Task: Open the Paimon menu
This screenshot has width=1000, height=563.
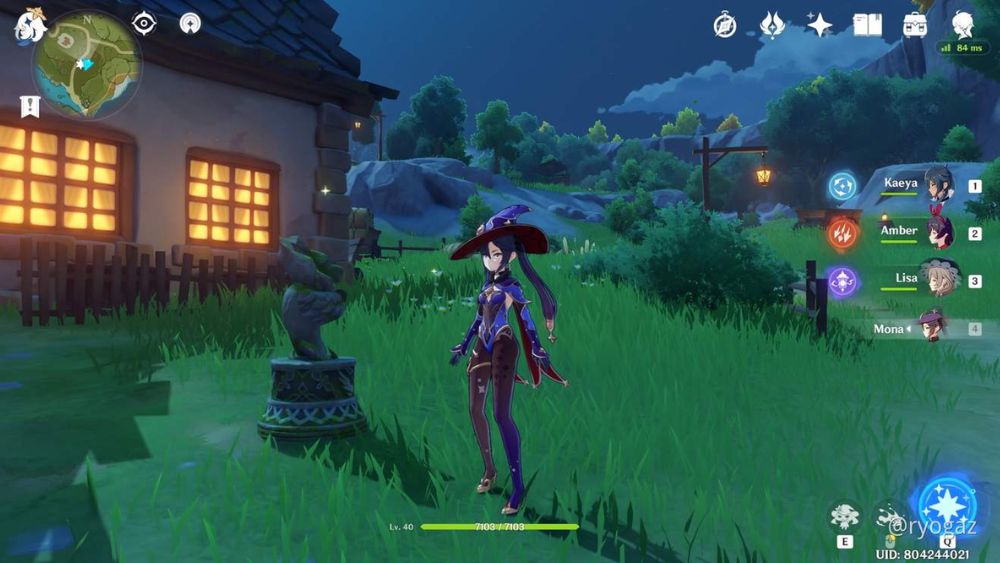Action: coord(30,26)
